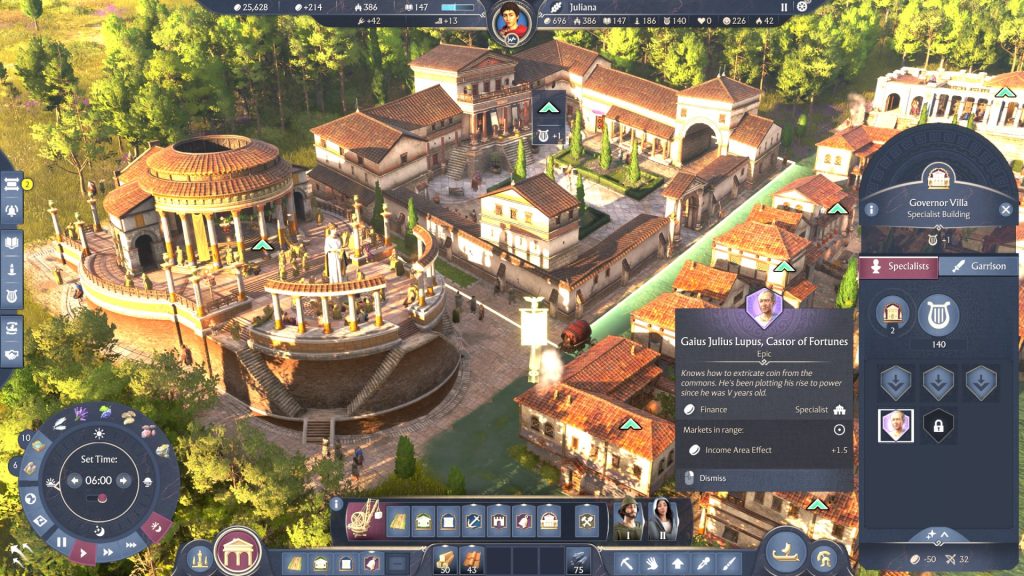Advance set time with right arrow
Screen dimensions: 1024x576
click(124, 480)
